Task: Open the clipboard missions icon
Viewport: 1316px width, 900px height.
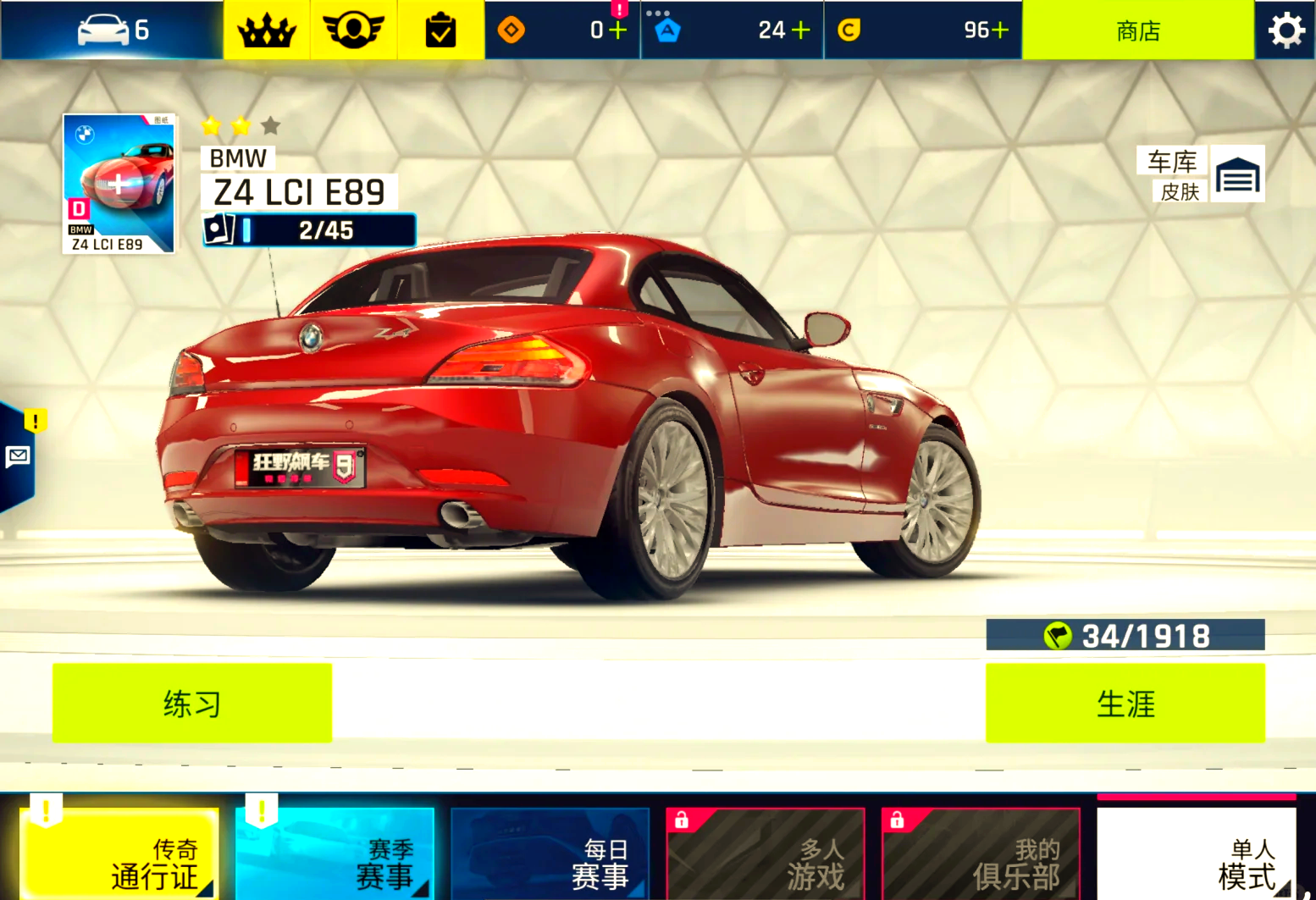Action: [x=440, y=30]
